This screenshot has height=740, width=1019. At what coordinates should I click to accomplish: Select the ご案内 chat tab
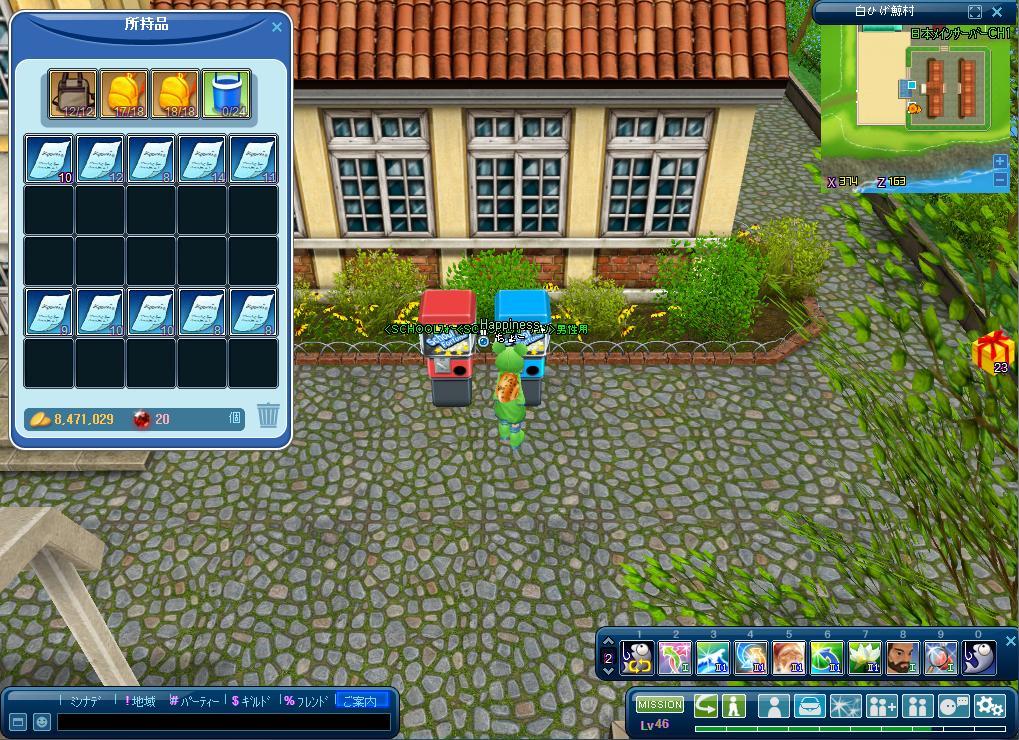coord(360,701)
